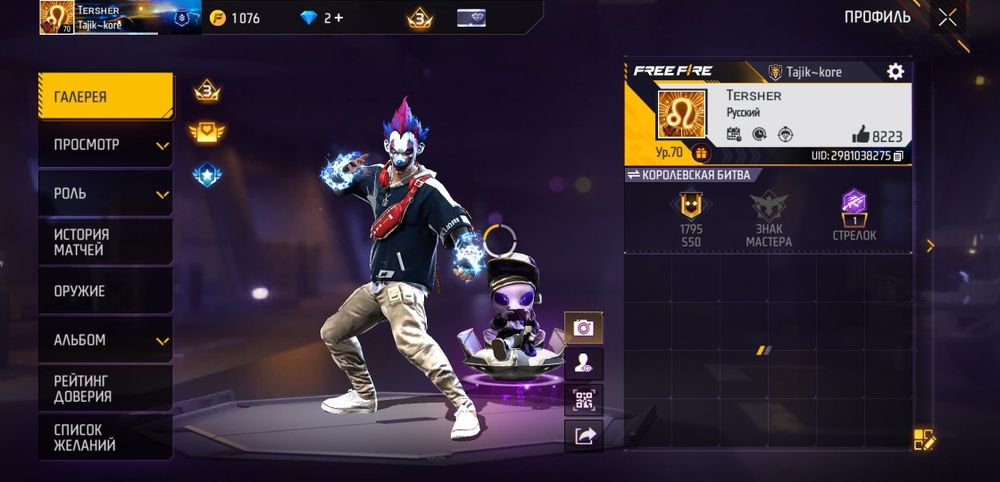Show the Список желаний
Image resolution: width=1000 pixels, height=482 pixels.
[x=105, y=437]
